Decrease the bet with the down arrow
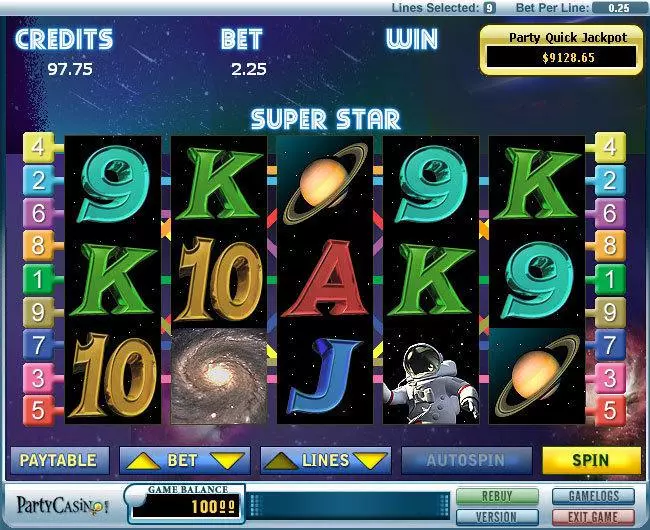Image resolution: width=650 pixels, height=530 pixels. click(228, 460)
